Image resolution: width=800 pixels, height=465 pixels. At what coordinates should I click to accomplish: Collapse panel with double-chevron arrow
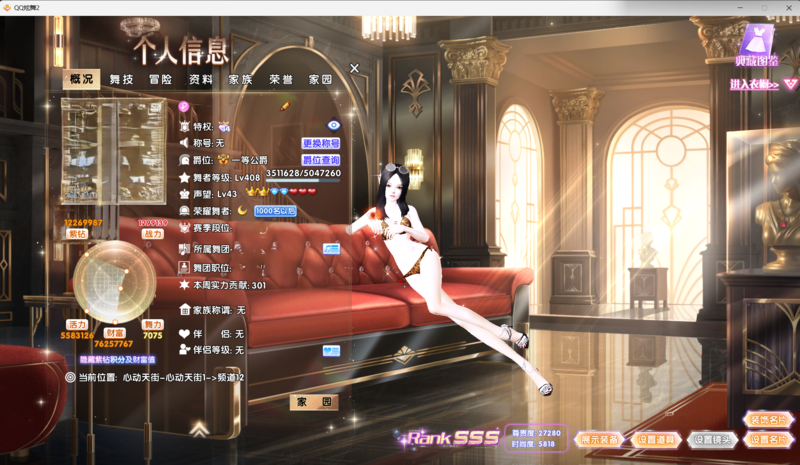(x=200, y=430)
